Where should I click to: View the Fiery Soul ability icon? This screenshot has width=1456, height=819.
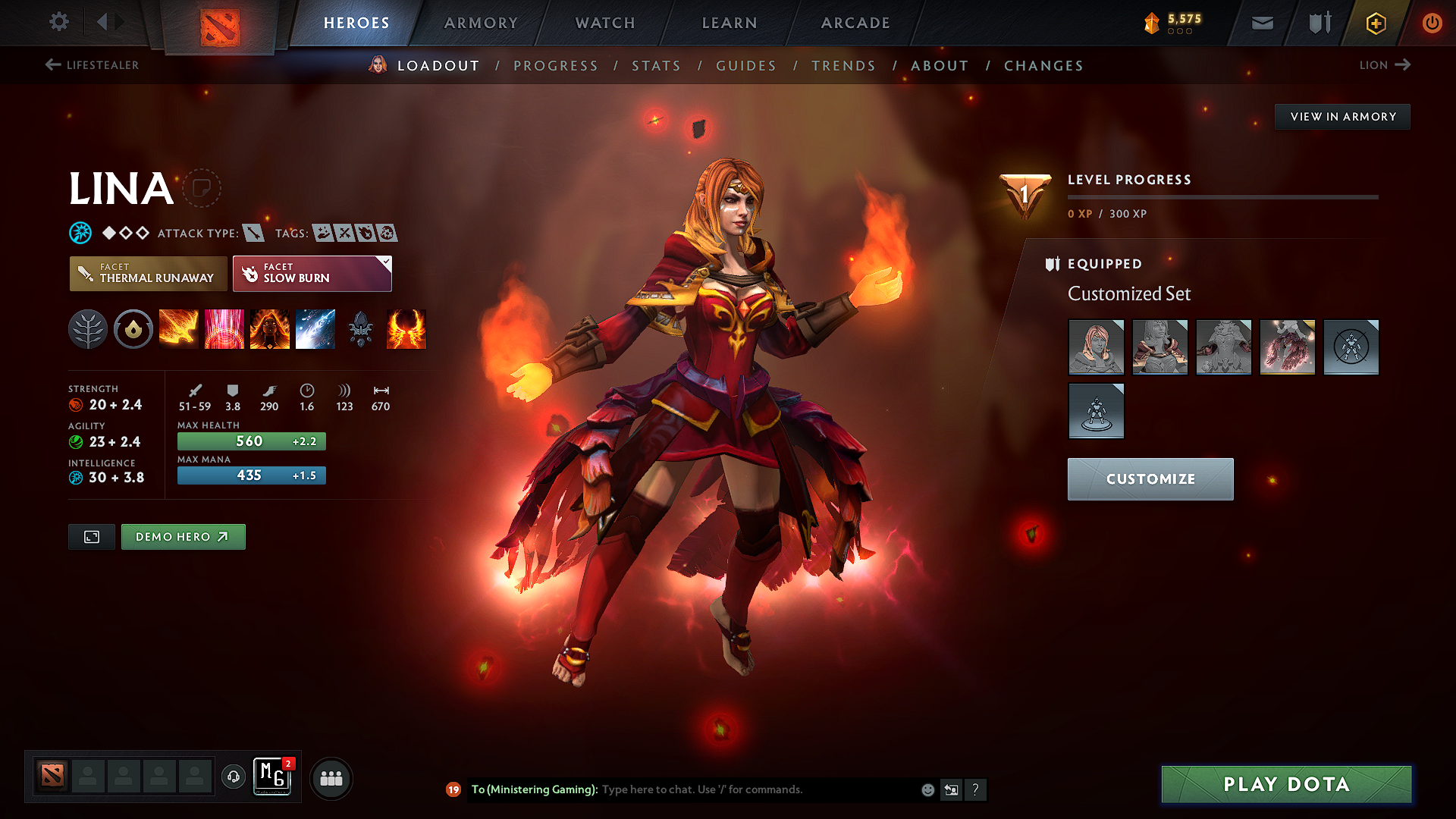[270, 329]
